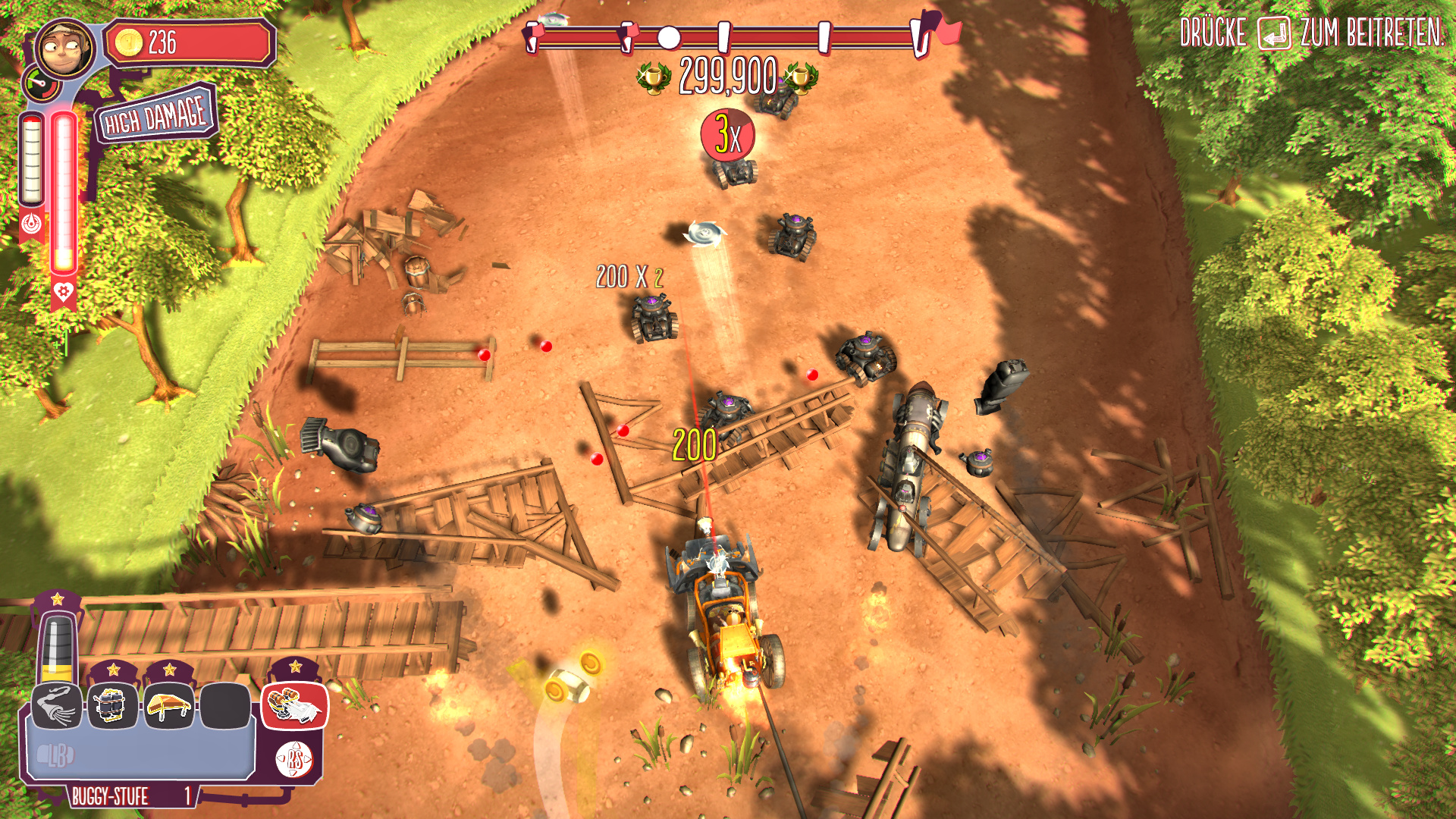This screenshot has height=819, width=1456.
Task: Select the orange glider wing slot
Action: coord(169,706)
